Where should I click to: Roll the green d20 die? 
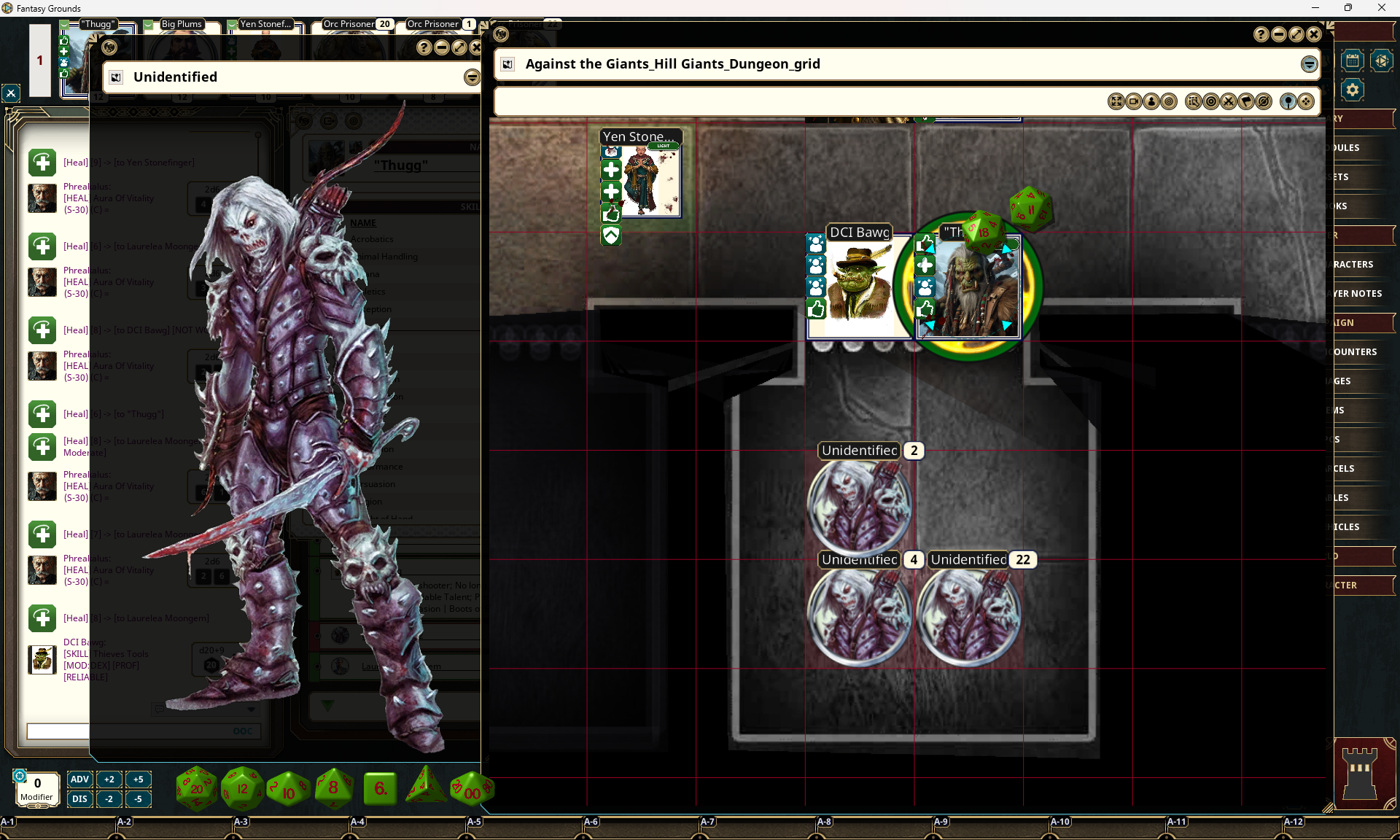pos(196,788)
